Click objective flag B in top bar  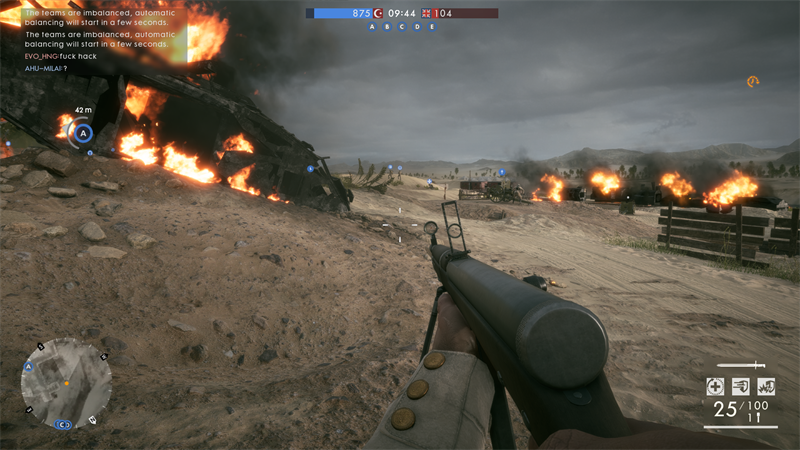pos(388,27)
